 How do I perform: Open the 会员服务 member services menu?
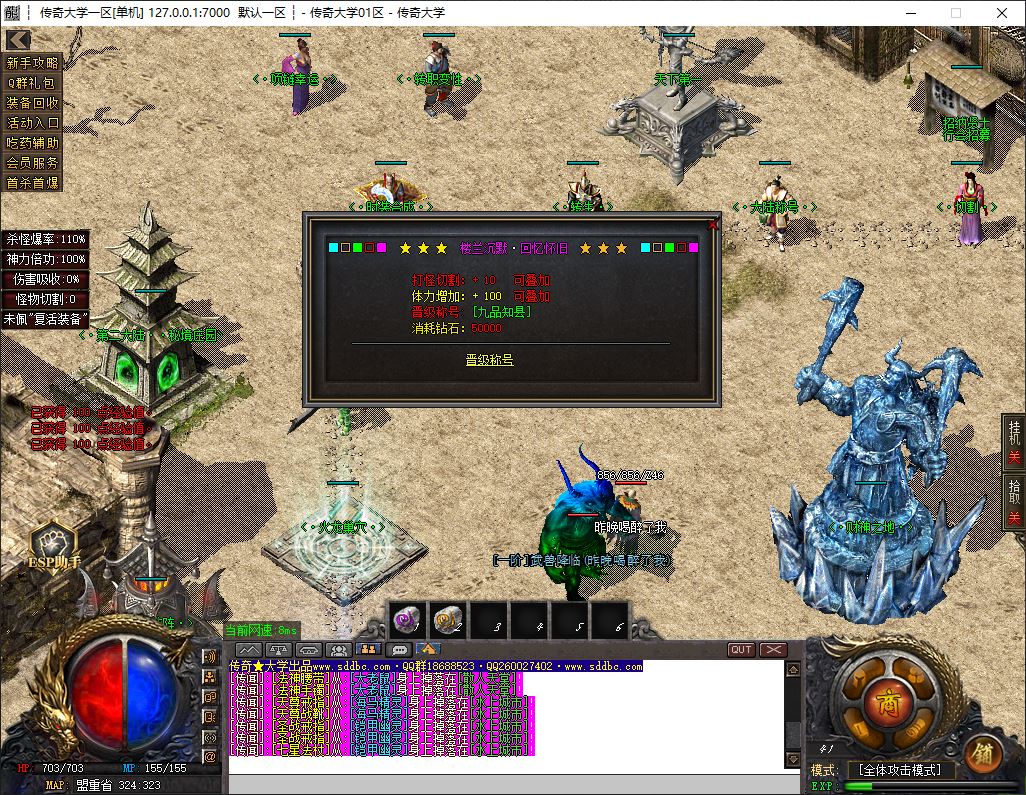click(33, 163)
